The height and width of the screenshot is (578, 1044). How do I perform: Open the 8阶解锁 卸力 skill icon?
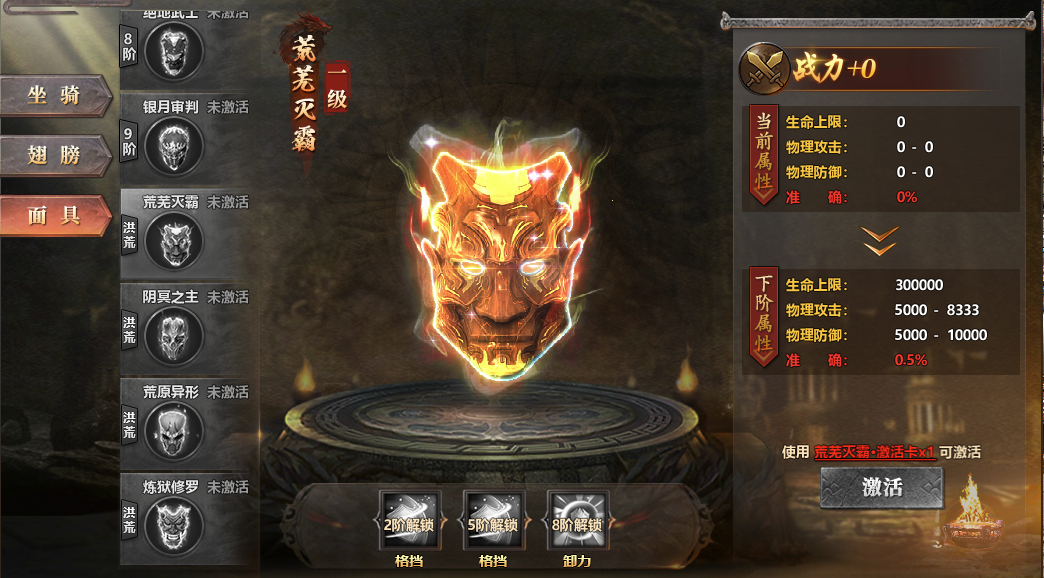point(576,520)
